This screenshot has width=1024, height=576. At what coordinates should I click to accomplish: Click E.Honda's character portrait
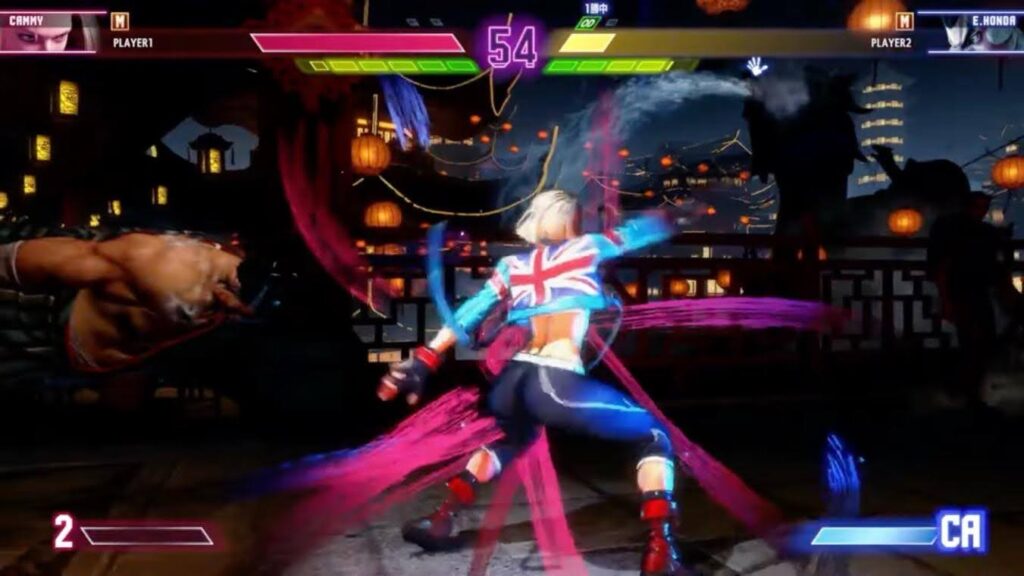tap(976, 32)
